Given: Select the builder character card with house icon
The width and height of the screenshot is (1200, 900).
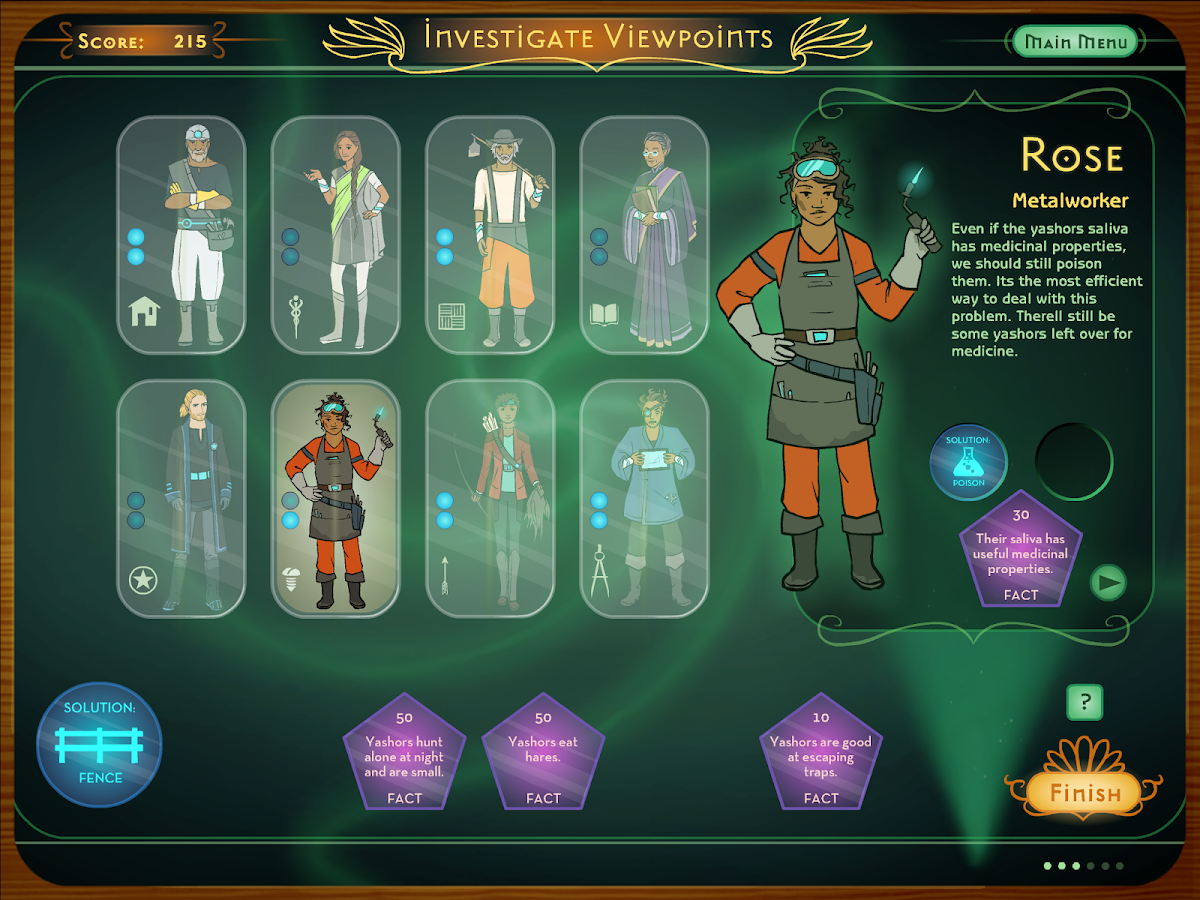Looking at the screenshot, I should [181, 235].
